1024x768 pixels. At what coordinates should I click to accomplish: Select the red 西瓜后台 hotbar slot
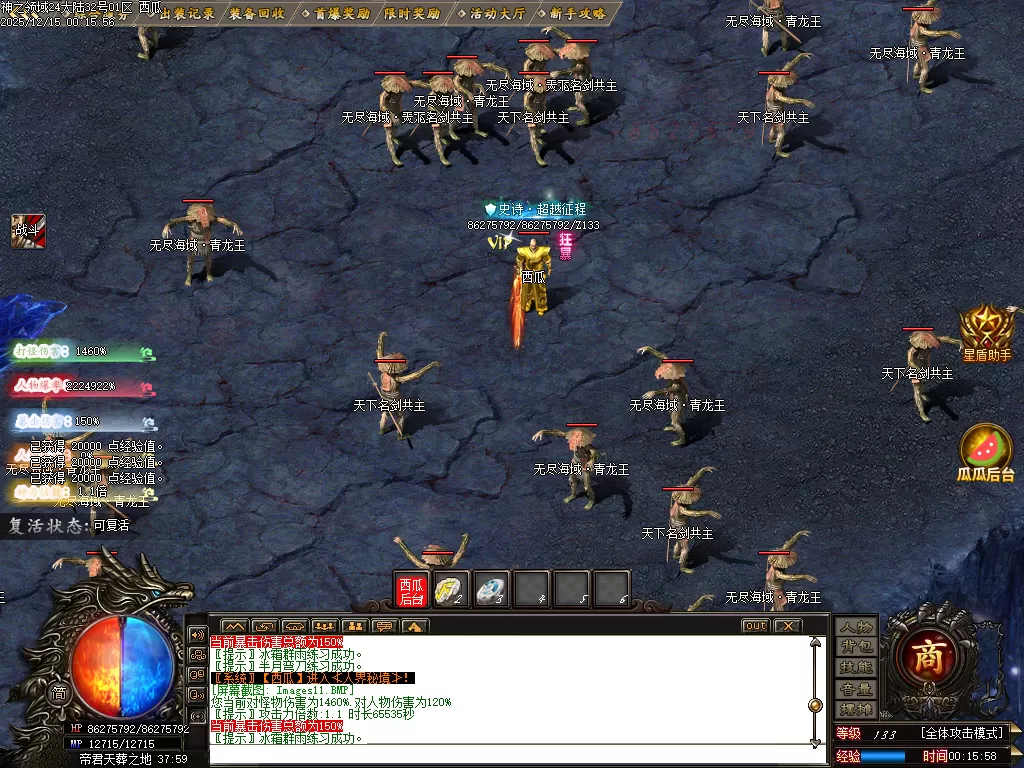[x=411, y=590]
